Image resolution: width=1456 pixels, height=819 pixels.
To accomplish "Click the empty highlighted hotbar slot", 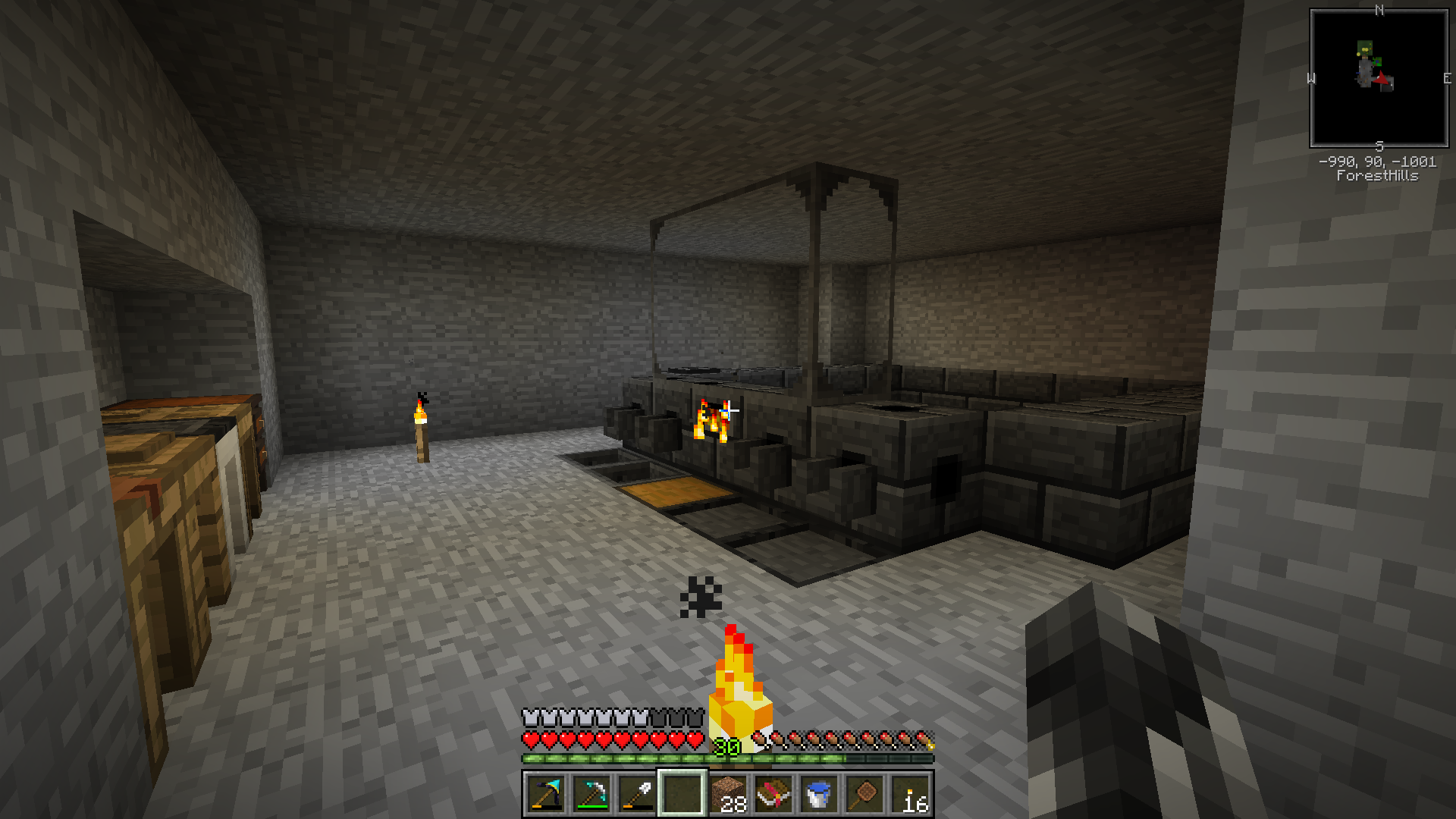I will [682, 794].
